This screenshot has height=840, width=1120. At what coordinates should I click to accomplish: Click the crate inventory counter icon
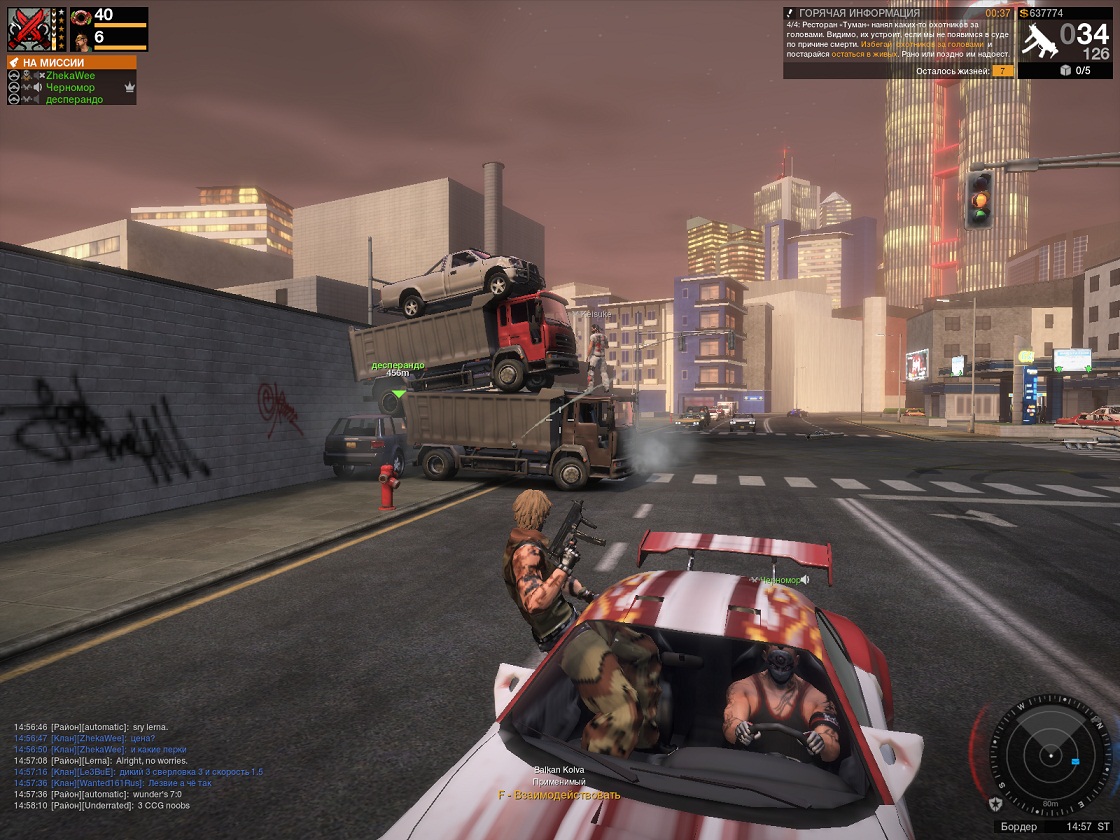(1066, 70)
